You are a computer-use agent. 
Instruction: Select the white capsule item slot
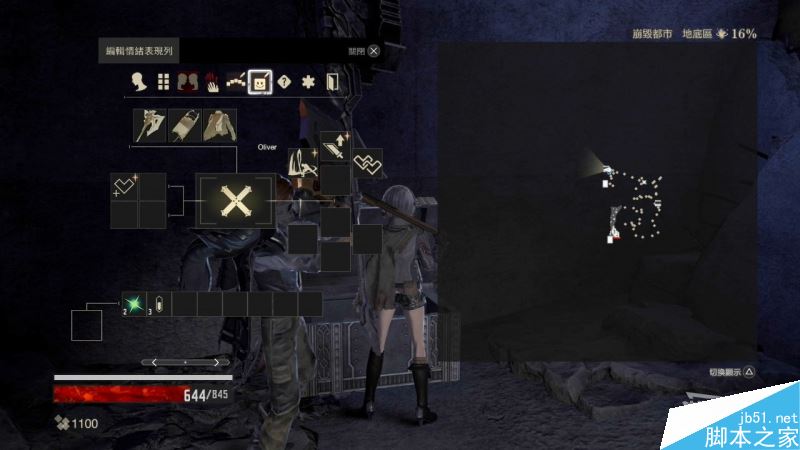159,304
